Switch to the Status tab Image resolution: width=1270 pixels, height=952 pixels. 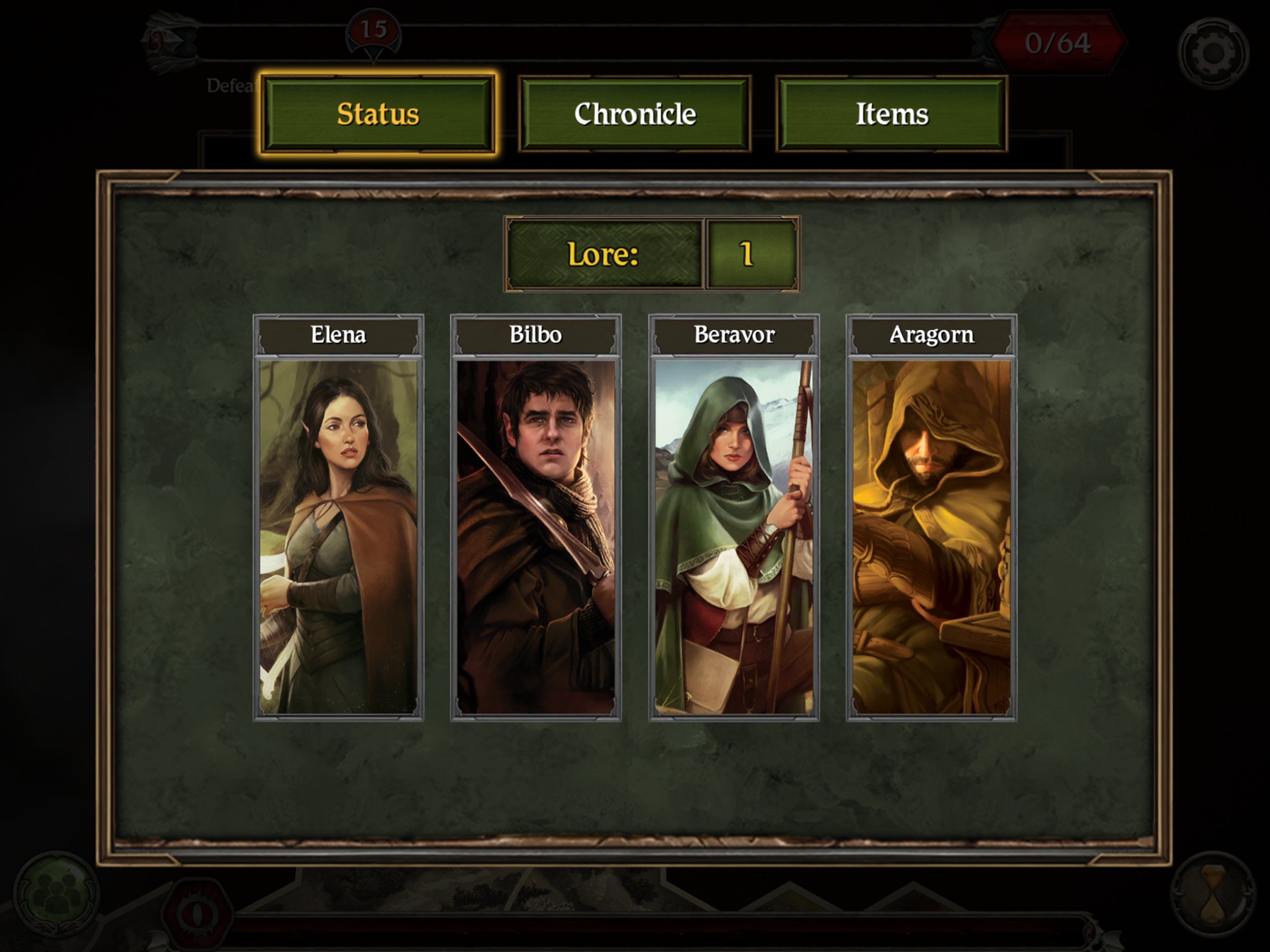pyautogui.click(x=378, y=114)
